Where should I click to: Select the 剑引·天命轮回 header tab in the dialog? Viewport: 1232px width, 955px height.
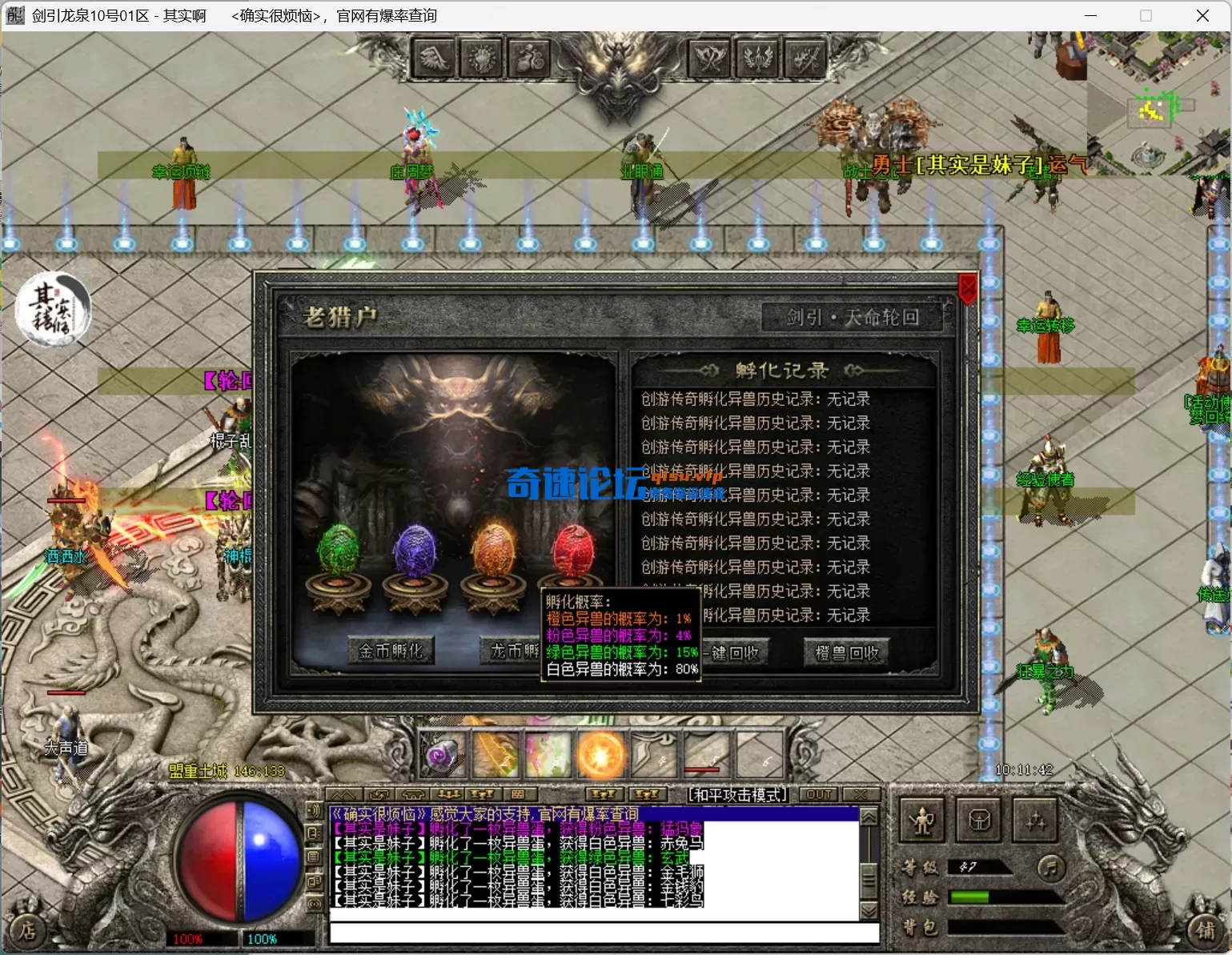point(853,317)
